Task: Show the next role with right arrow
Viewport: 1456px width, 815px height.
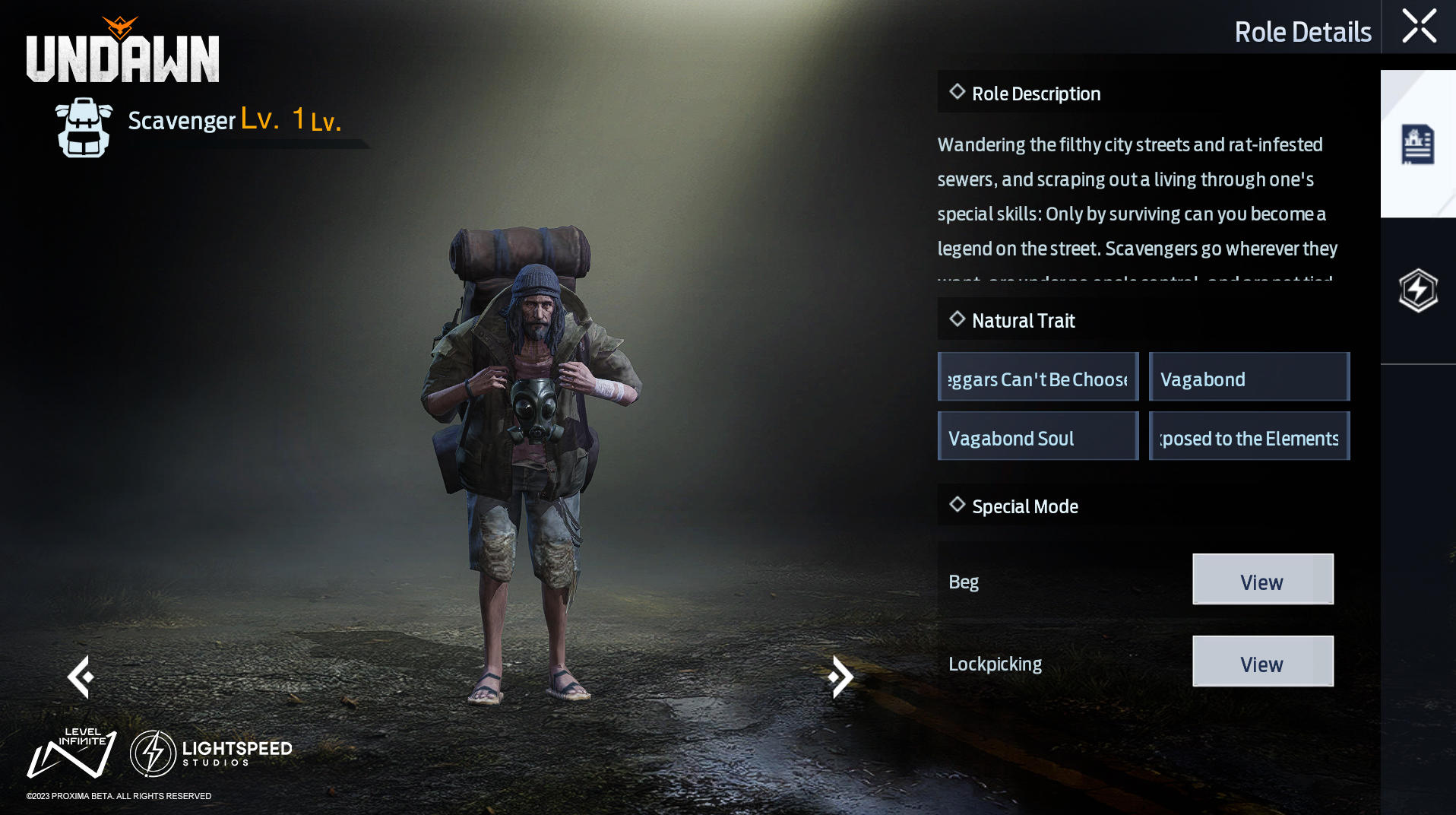Action: (x=840, y=677)
